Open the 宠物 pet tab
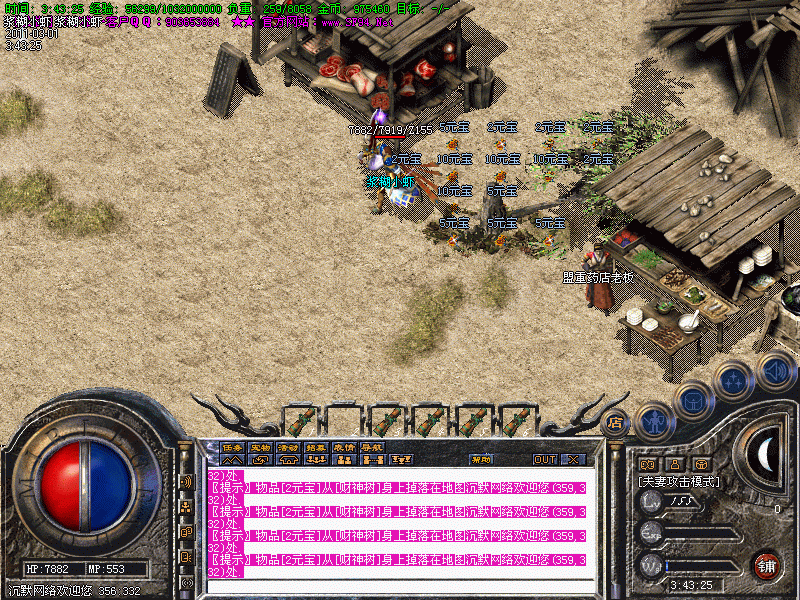The height and width of the screenshot is (600, 800). 260,447
